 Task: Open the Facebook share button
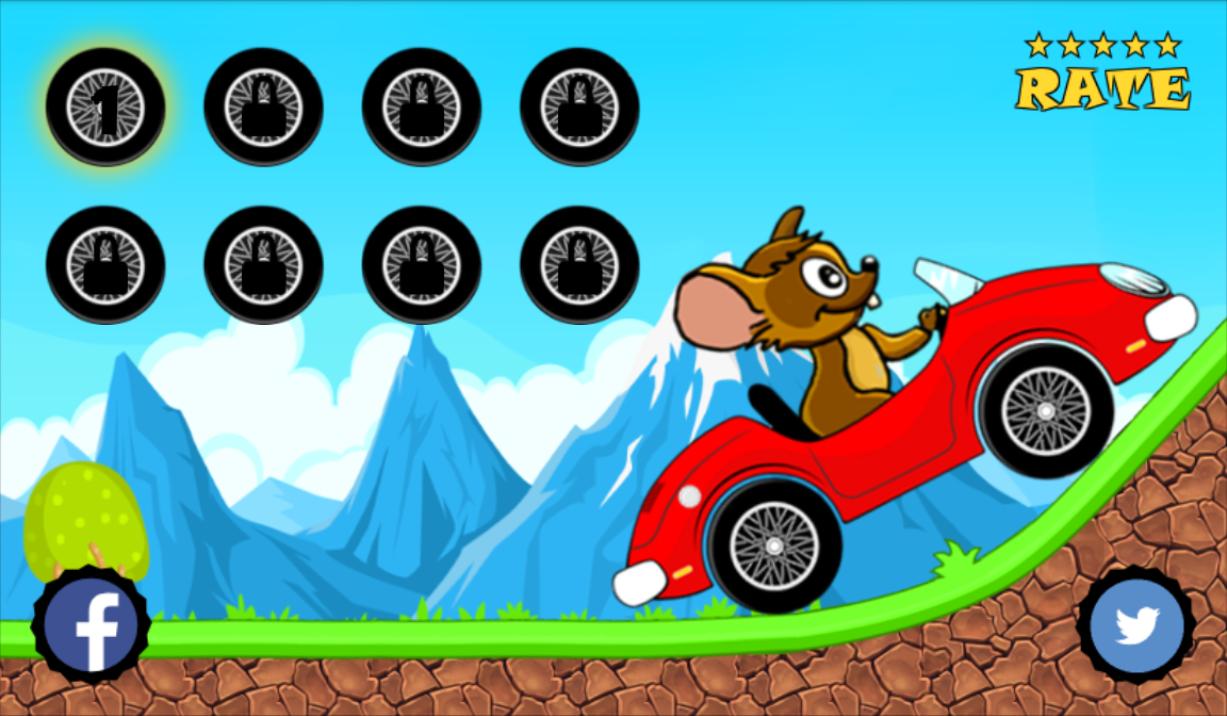(x=91, y=626)
